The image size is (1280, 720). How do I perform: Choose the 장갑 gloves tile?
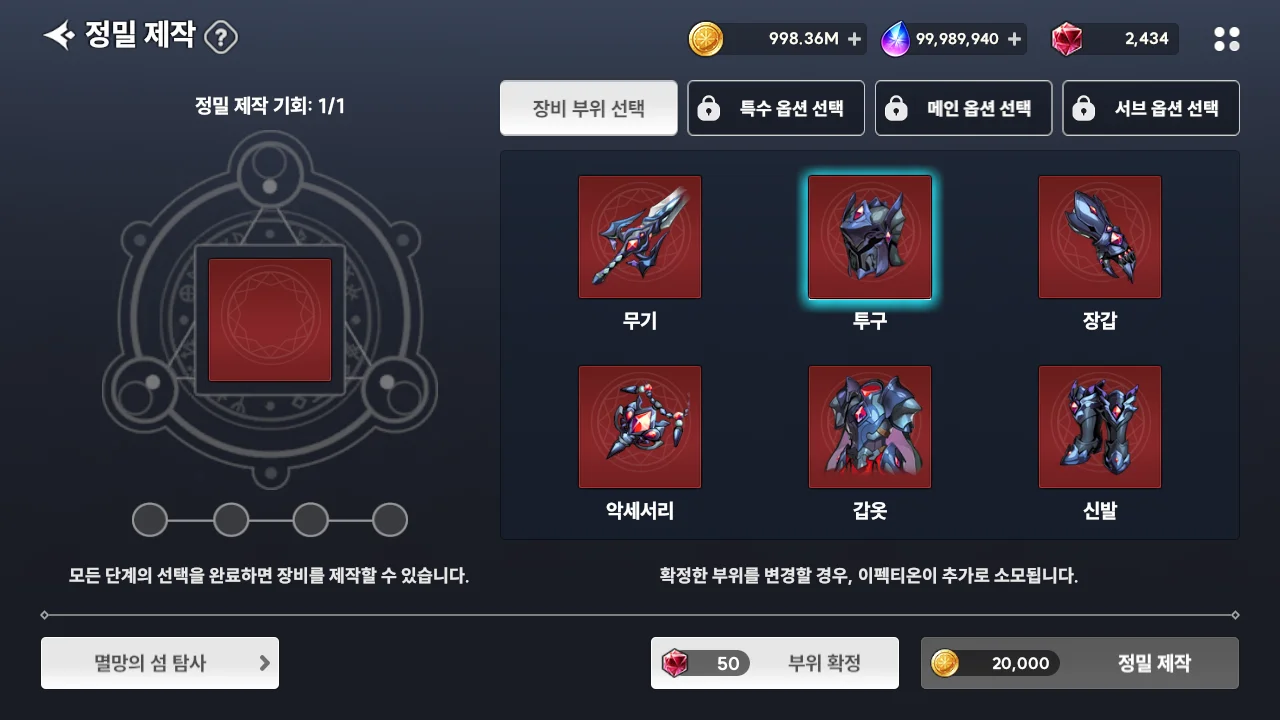[x=1100, y=237]
